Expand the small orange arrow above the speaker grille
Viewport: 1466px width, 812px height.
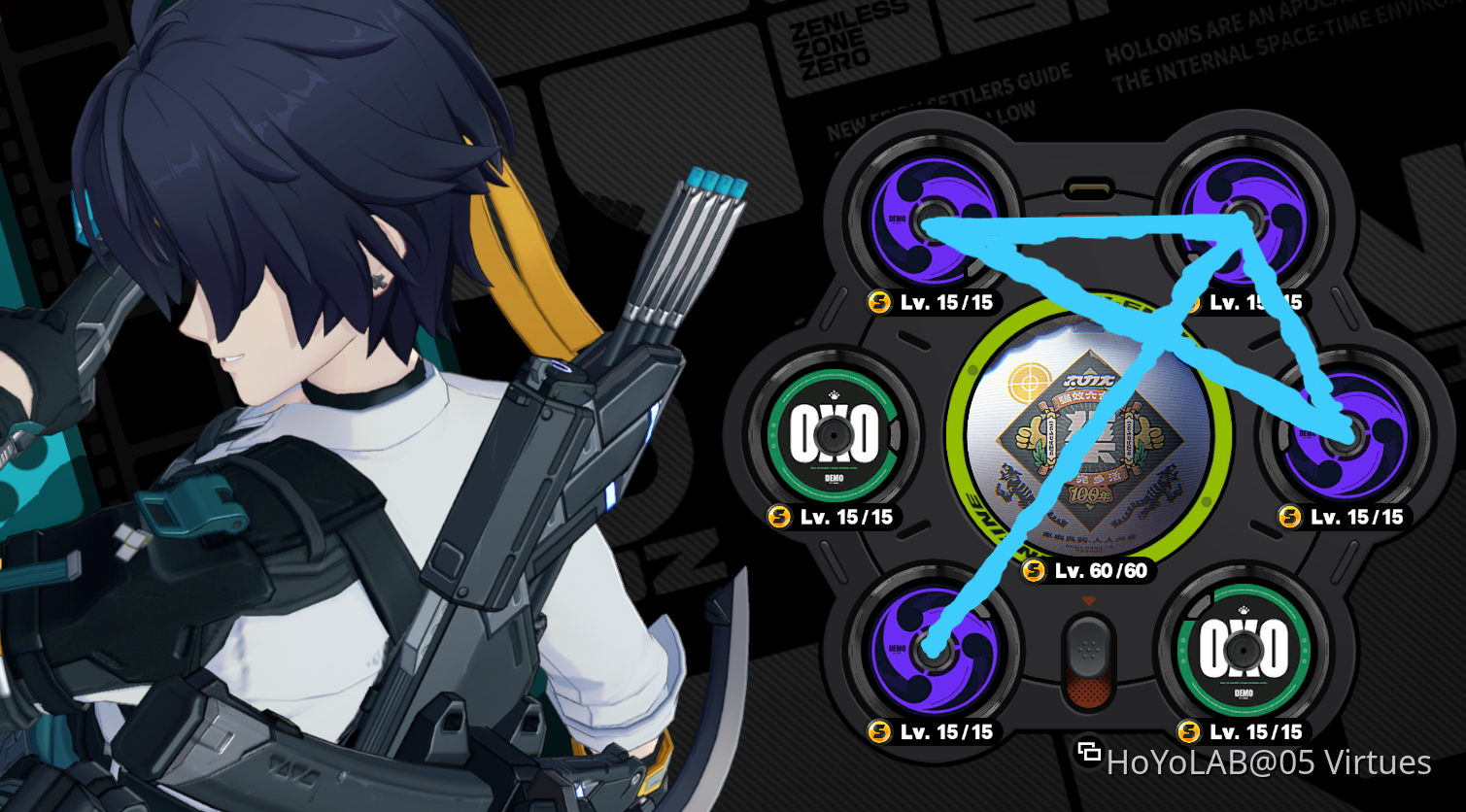click(x=1088, y=600)
